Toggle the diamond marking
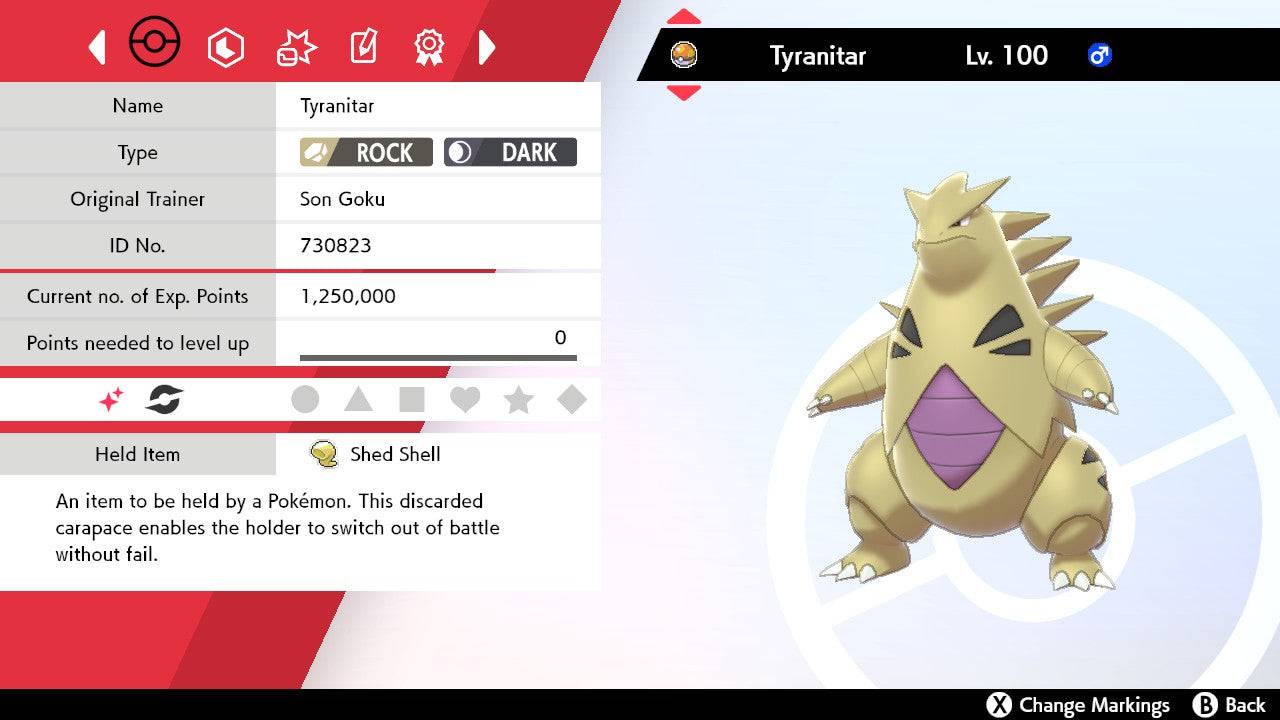Screen dimensions: 1280x720 coord(571,400)
